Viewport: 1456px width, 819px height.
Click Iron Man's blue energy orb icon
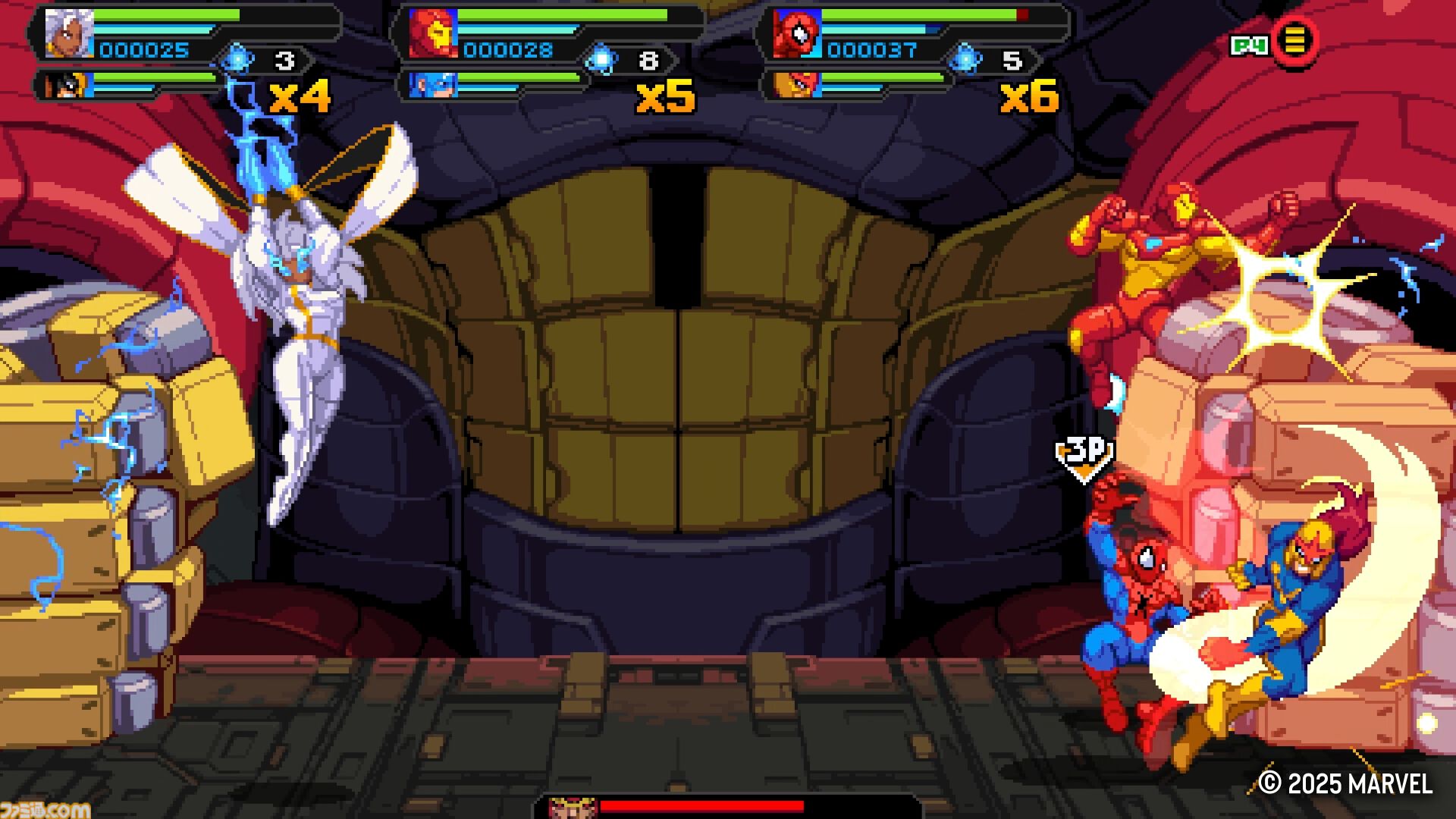[x=603, y=60]
